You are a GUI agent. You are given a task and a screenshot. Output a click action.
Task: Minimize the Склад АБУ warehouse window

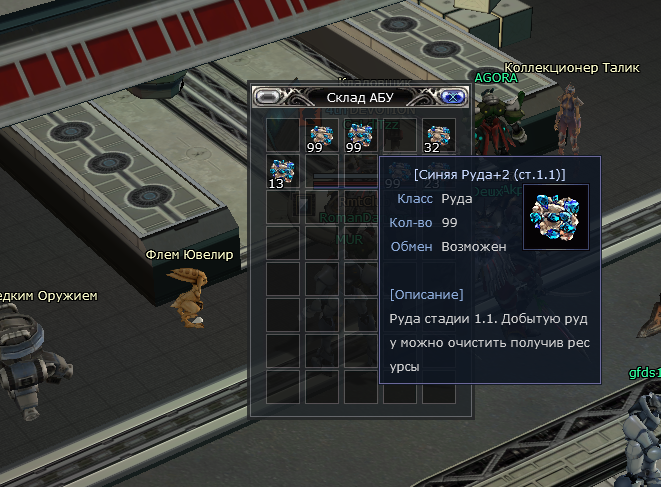(269, 97)
